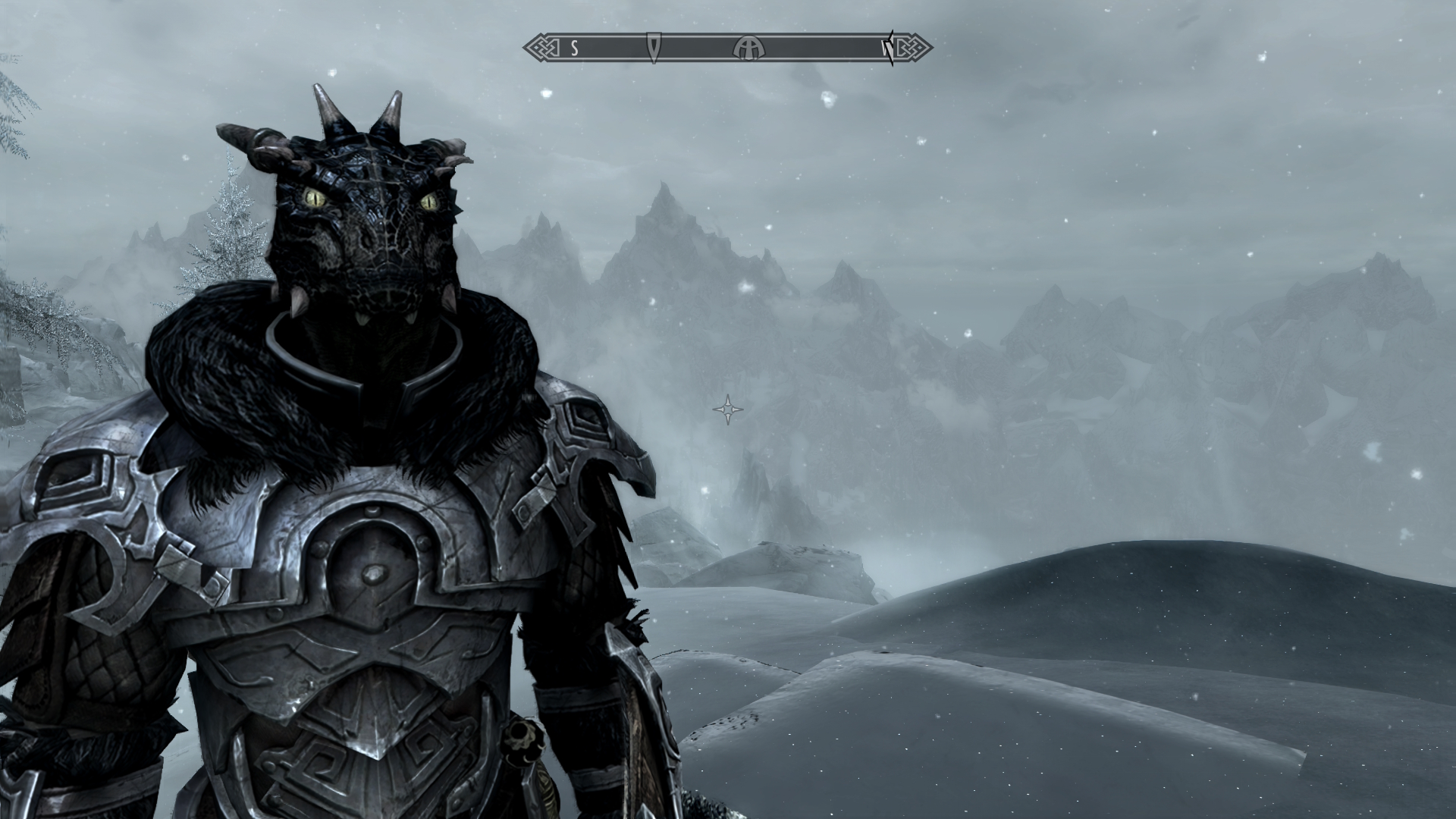Select the dome-shaped location marker on the compass

tap(748, 49)
